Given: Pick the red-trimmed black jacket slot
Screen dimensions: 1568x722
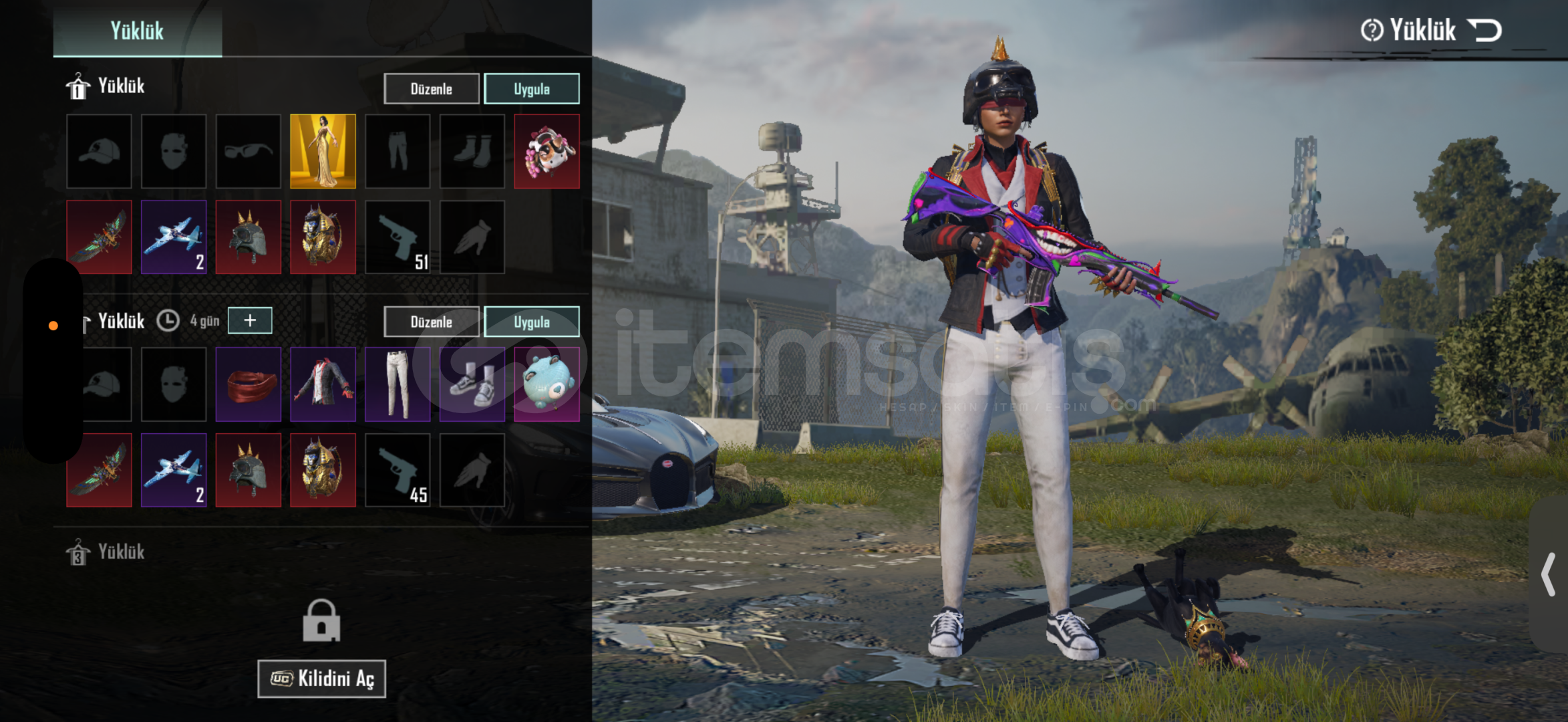Looking at the screenshot, I should [x=323, y=384].
